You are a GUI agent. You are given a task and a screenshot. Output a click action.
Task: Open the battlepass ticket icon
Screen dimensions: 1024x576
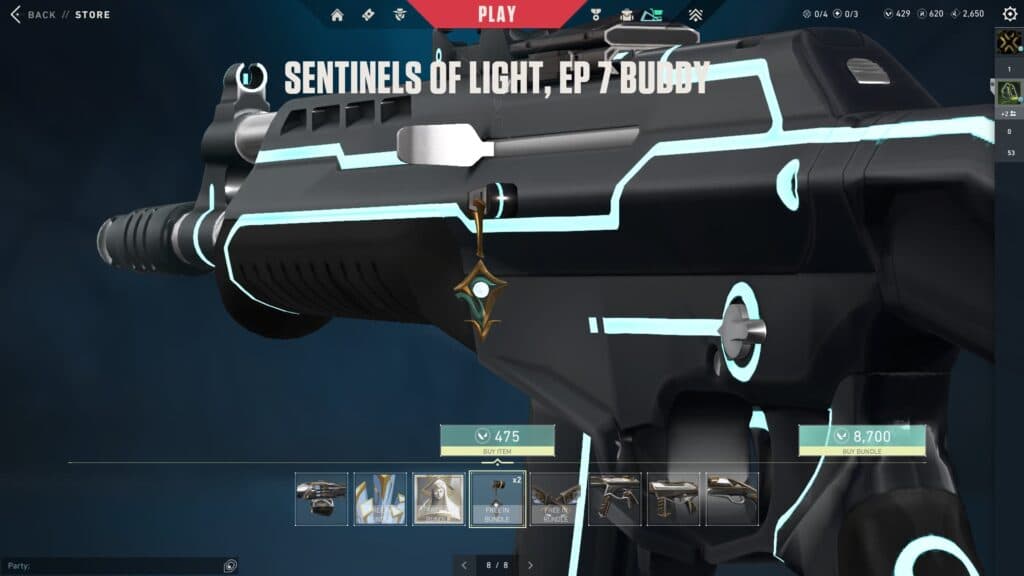click(368, 15)
